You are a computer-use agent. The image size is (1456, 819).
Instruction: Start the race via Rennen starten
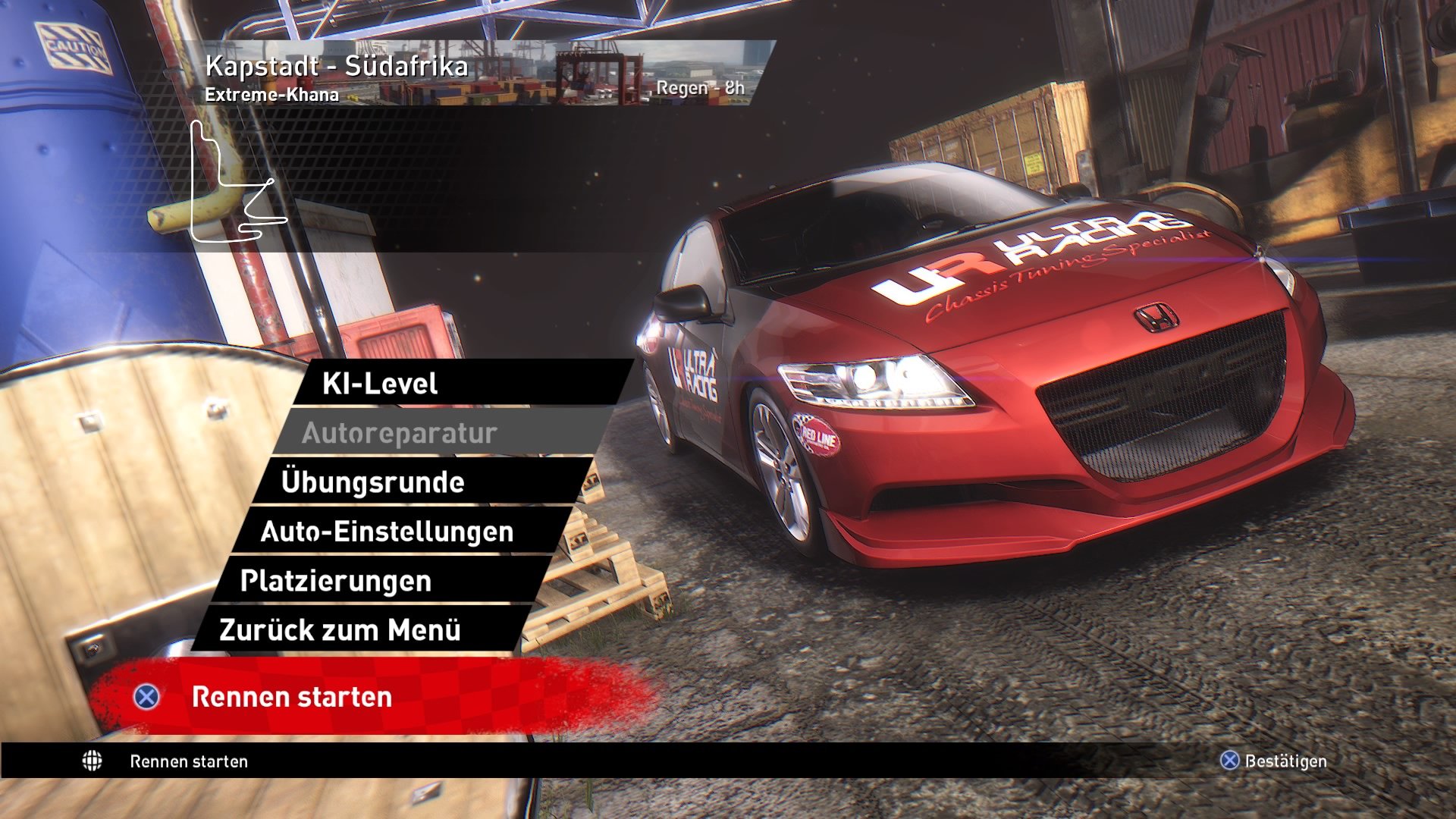292,698
